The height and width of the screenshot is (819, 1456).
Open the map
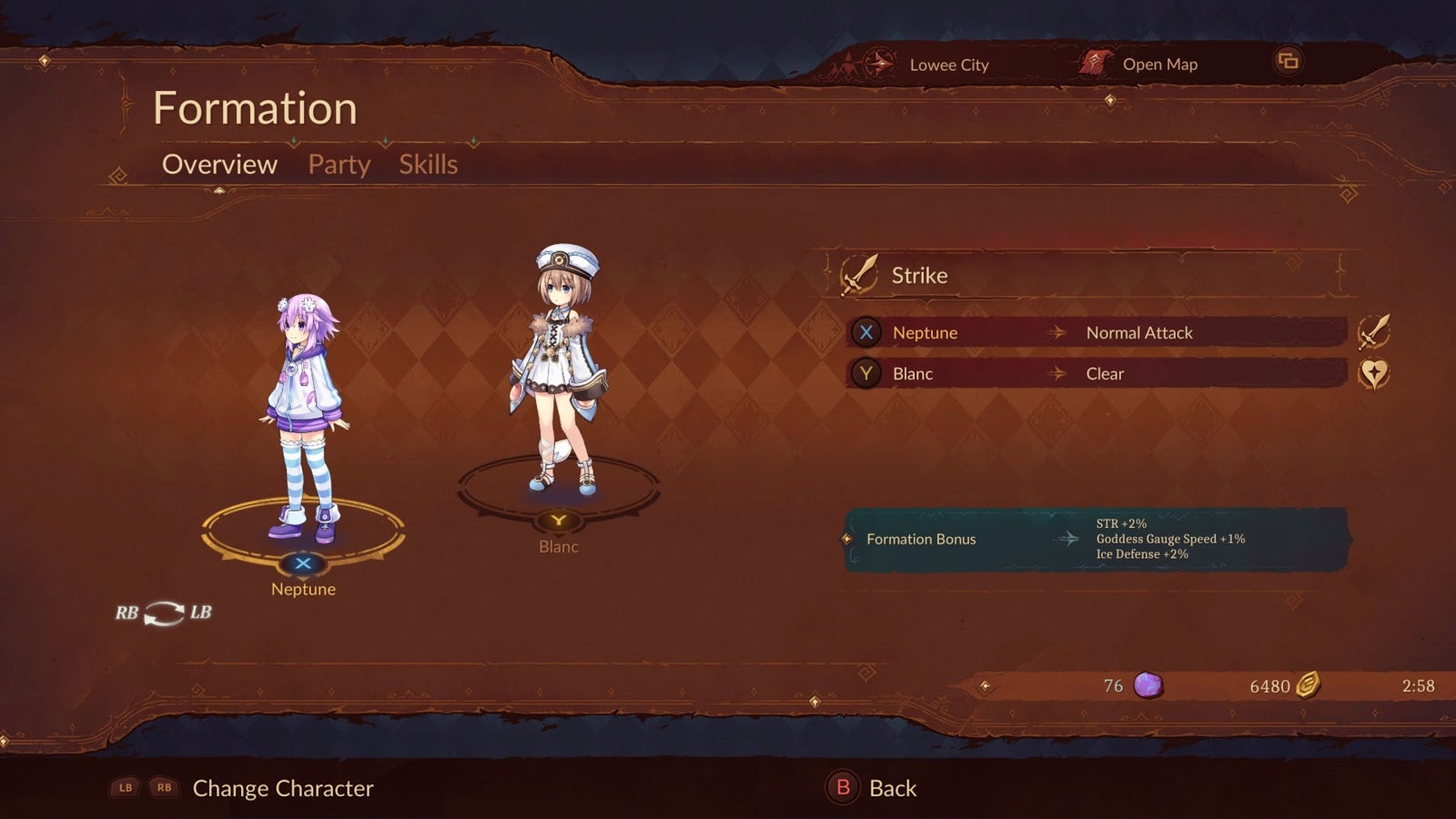pos(1141,65)
